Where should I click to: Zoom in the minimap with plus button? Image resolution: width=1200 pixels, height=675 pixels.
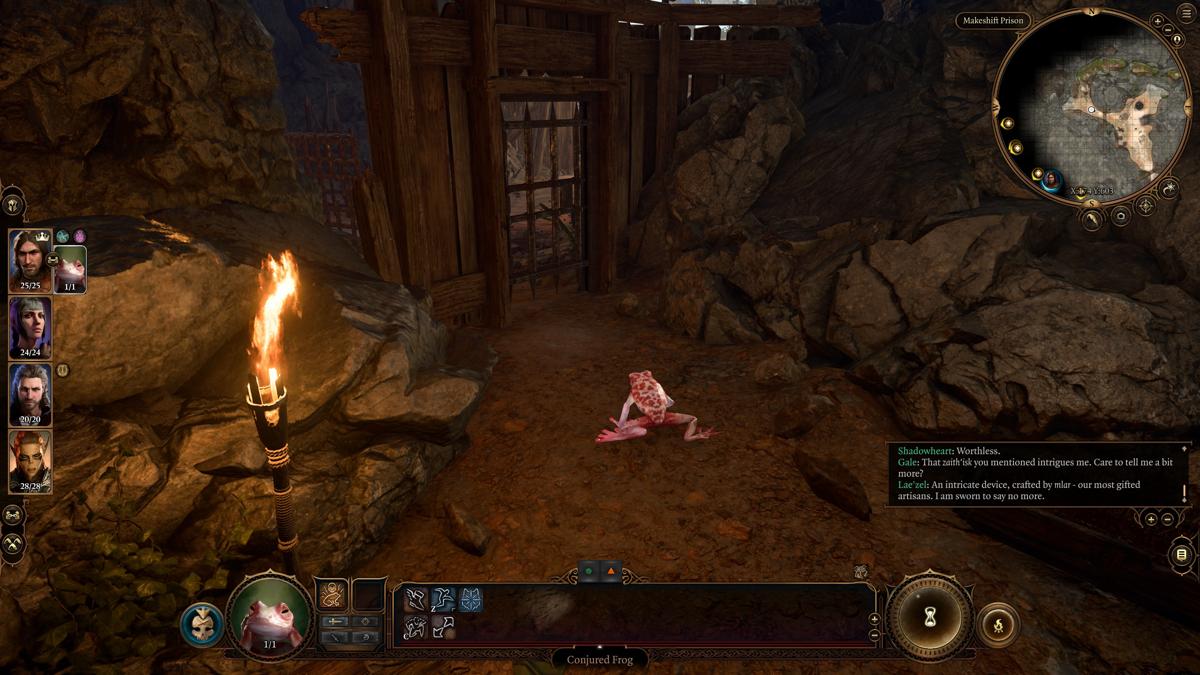pos(1157,21)
